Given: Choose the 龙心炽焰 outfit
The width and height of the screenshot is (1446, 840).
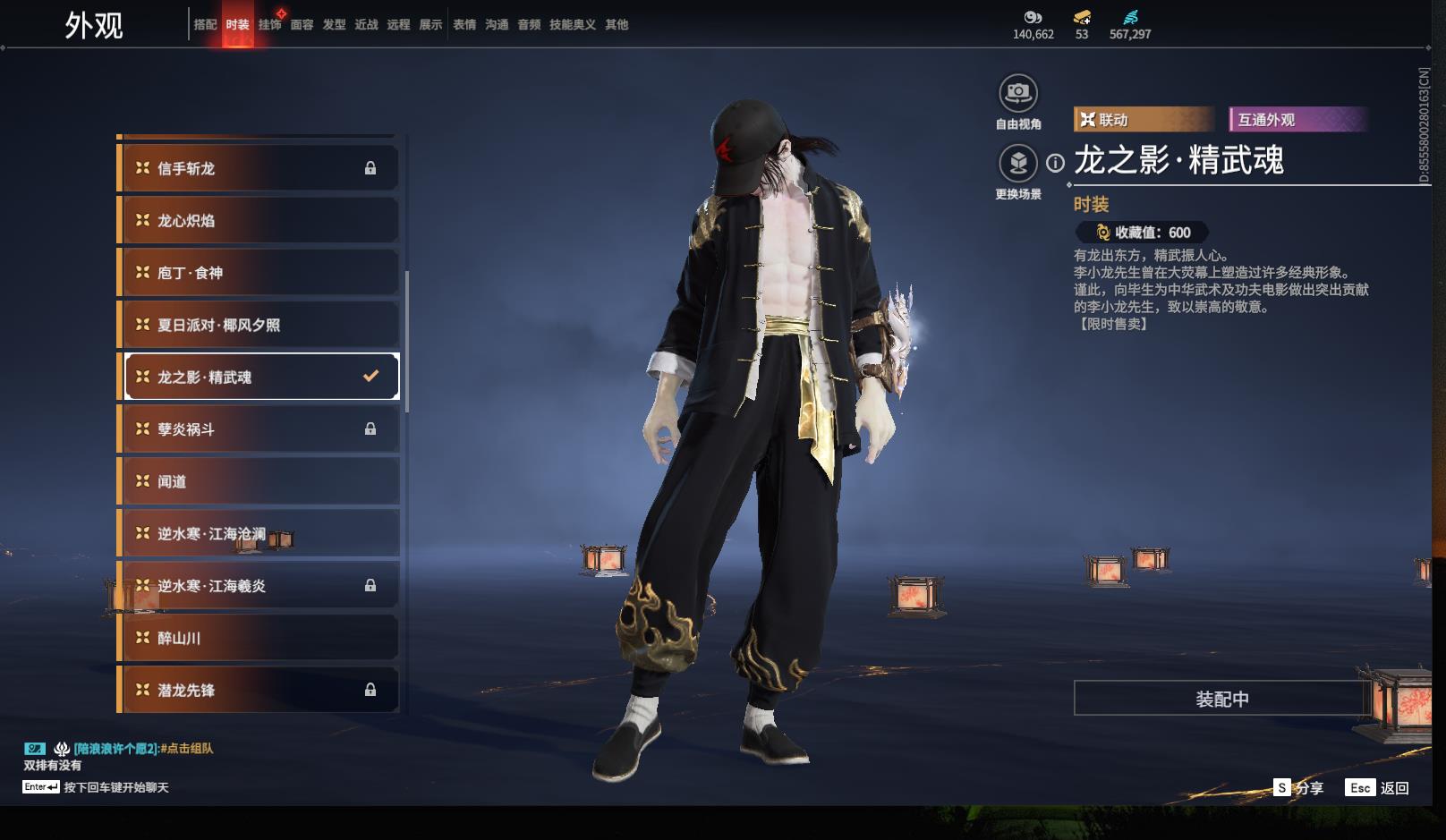Looking at the screenshot, I should tap(259, 220).
